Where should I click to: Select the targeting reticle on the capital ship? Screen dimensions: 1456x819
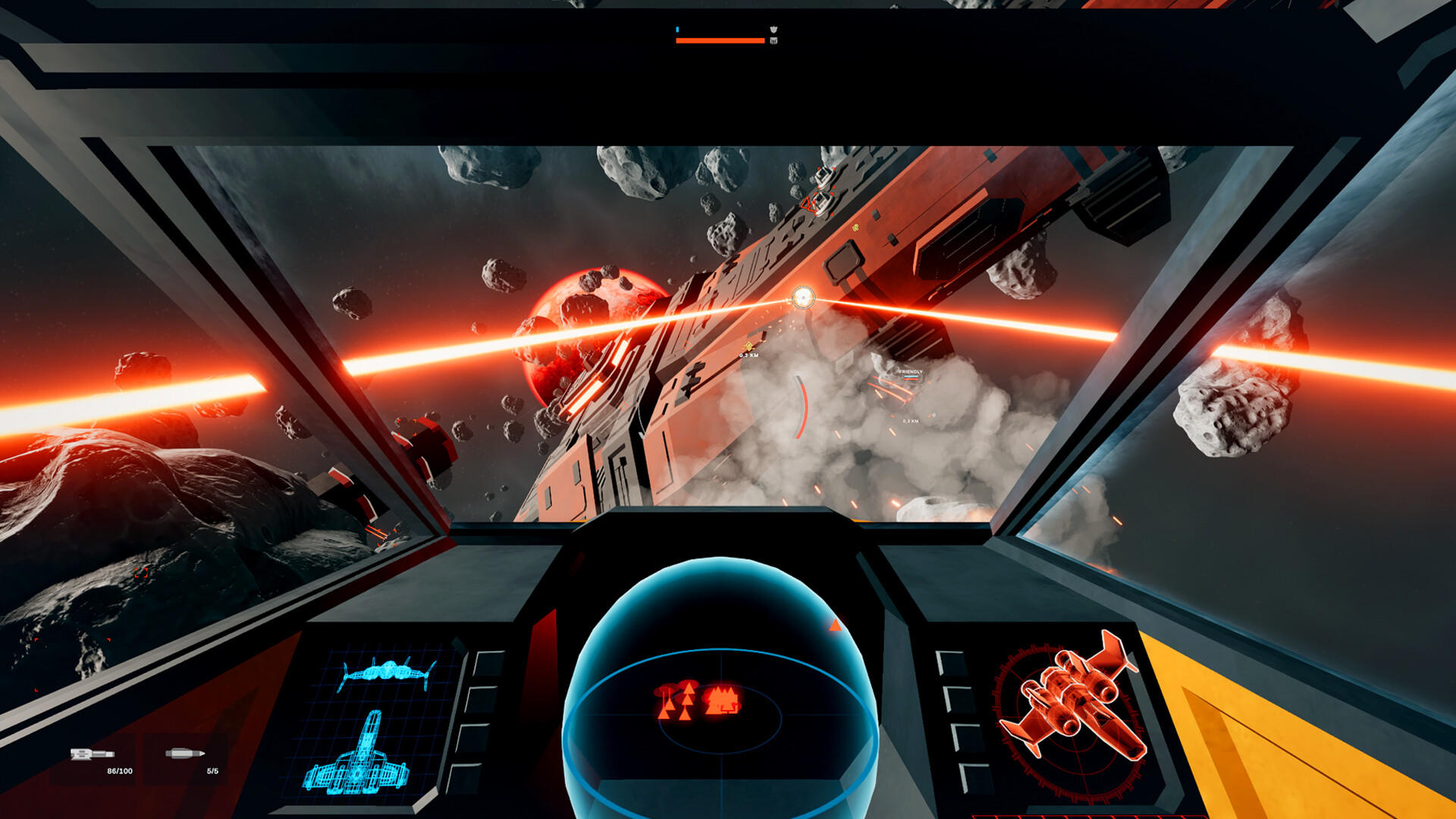coord(803,297)
